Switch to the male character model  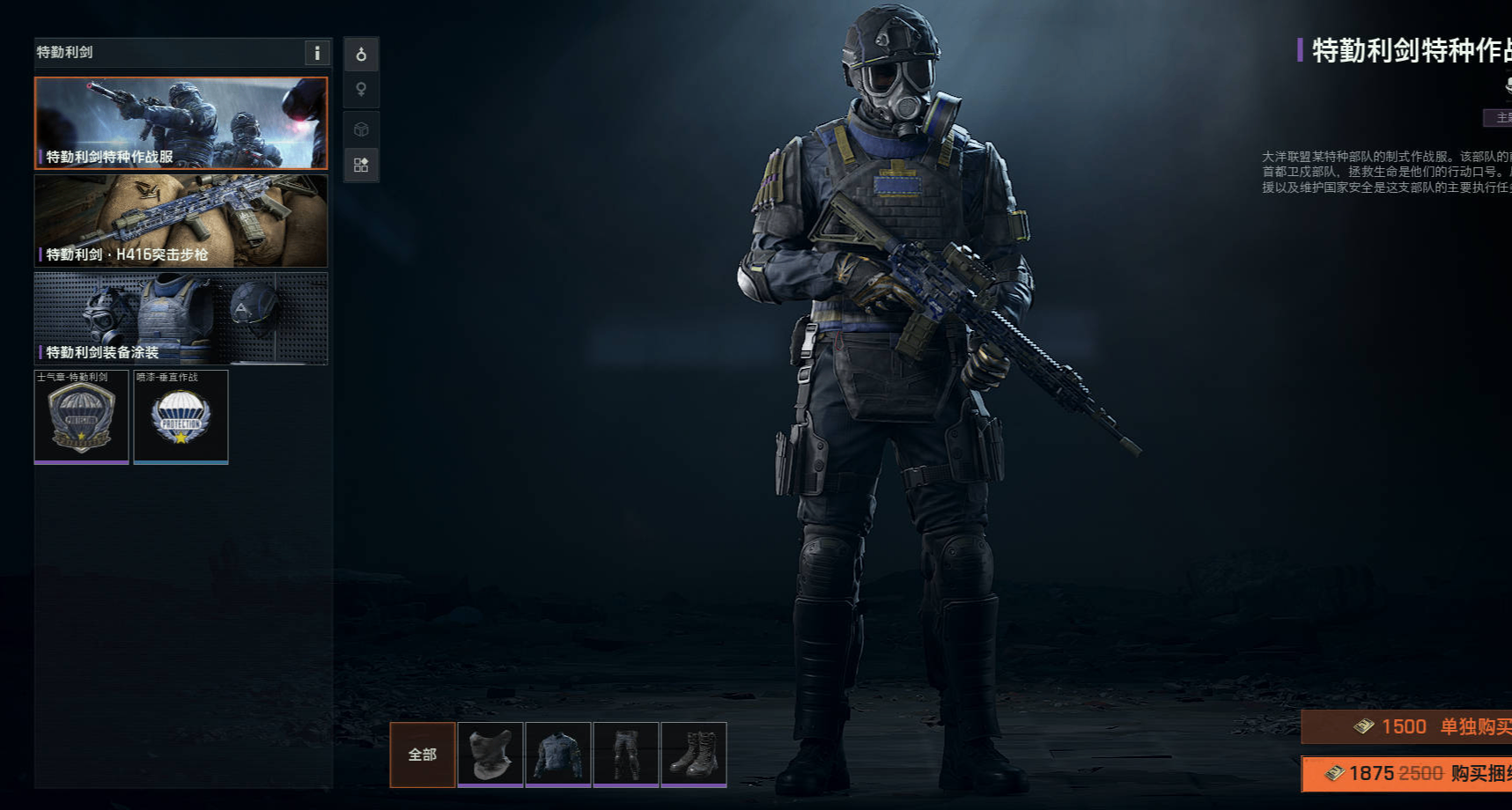point(361,55)
